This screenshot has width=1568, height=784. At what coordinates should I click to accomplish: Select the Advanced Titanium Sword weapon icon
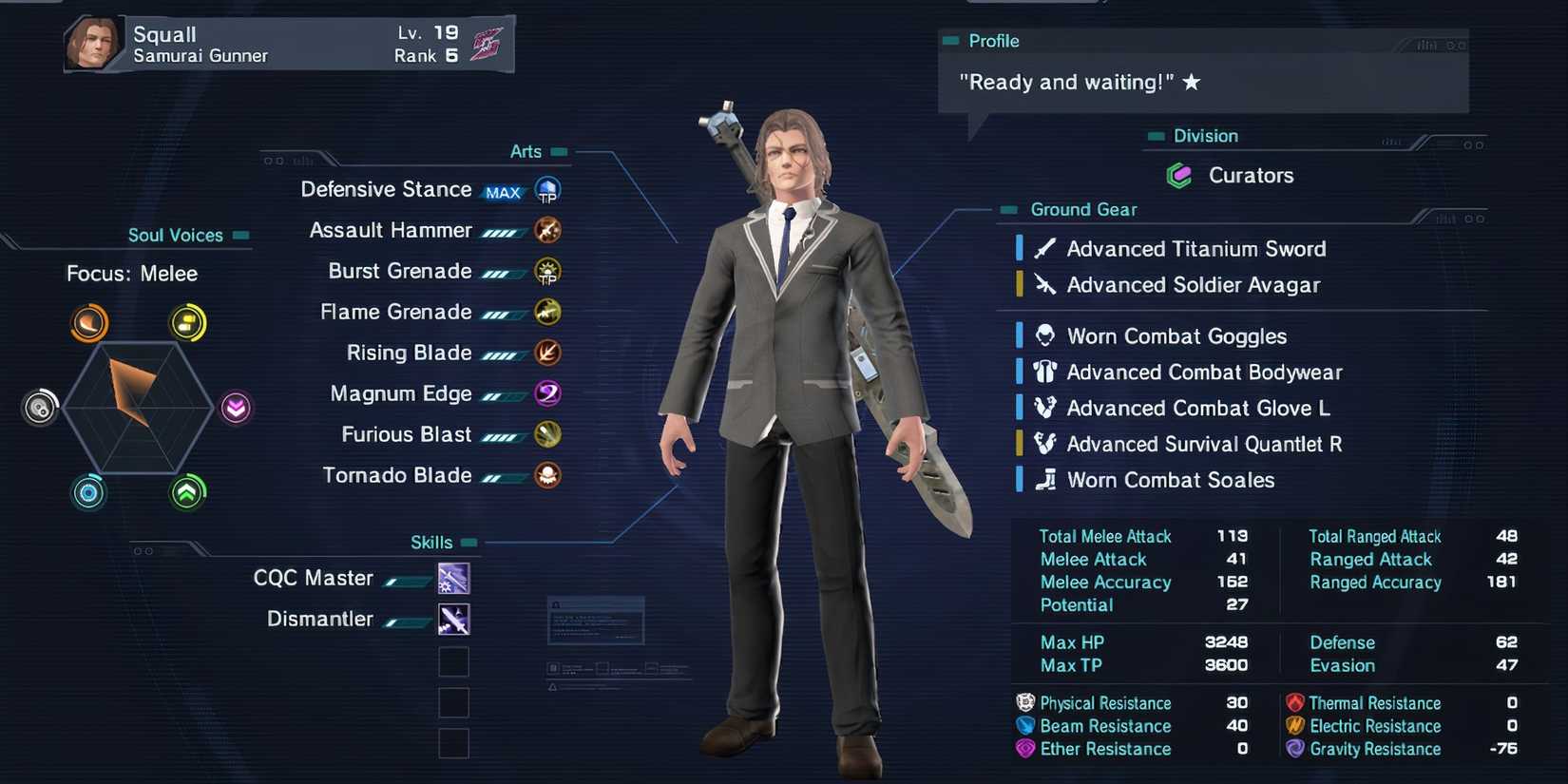pyautogui.click(x=1045, y=248)
